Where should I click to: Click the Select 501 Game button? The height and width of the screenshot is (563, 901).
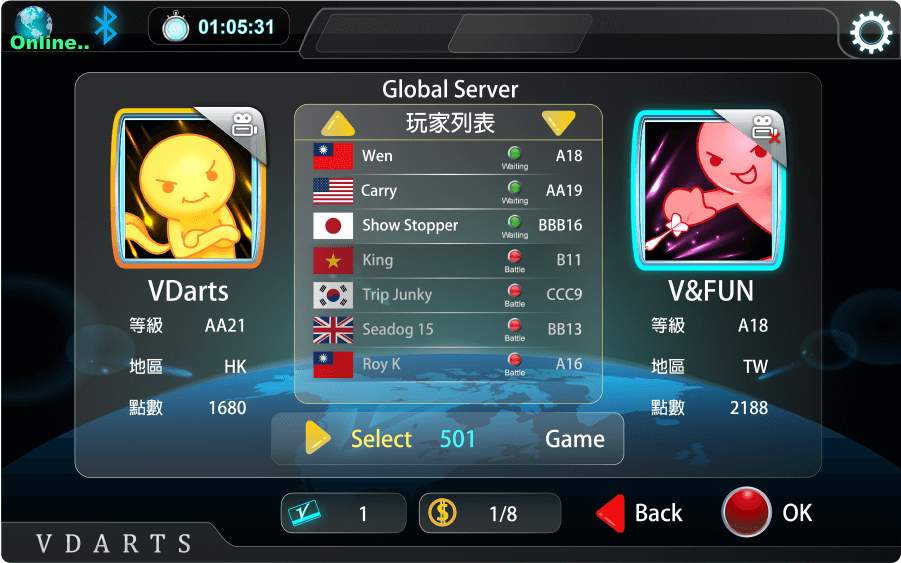[448, 439]
